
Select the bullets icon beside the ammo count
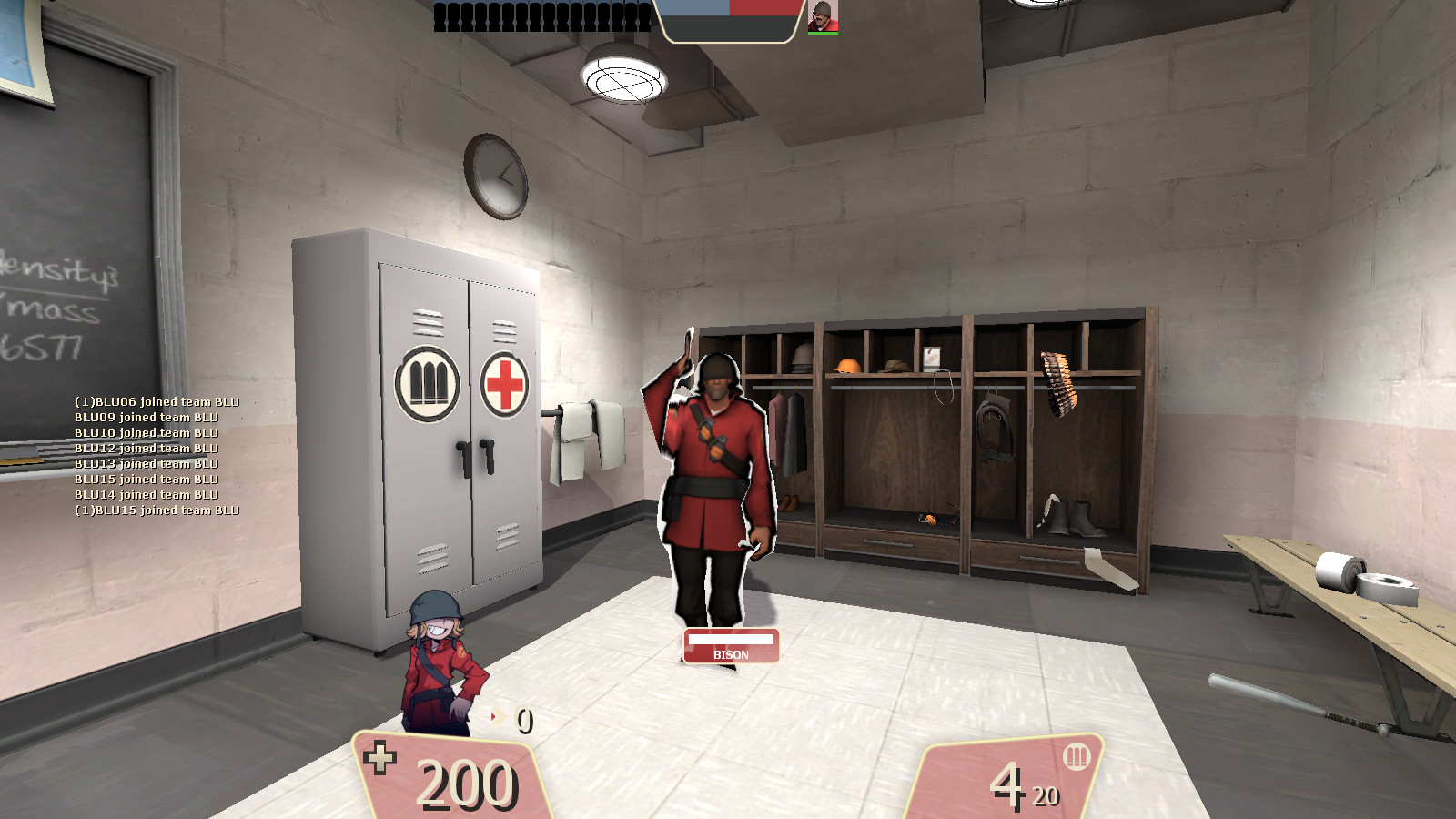point(1076,757)
